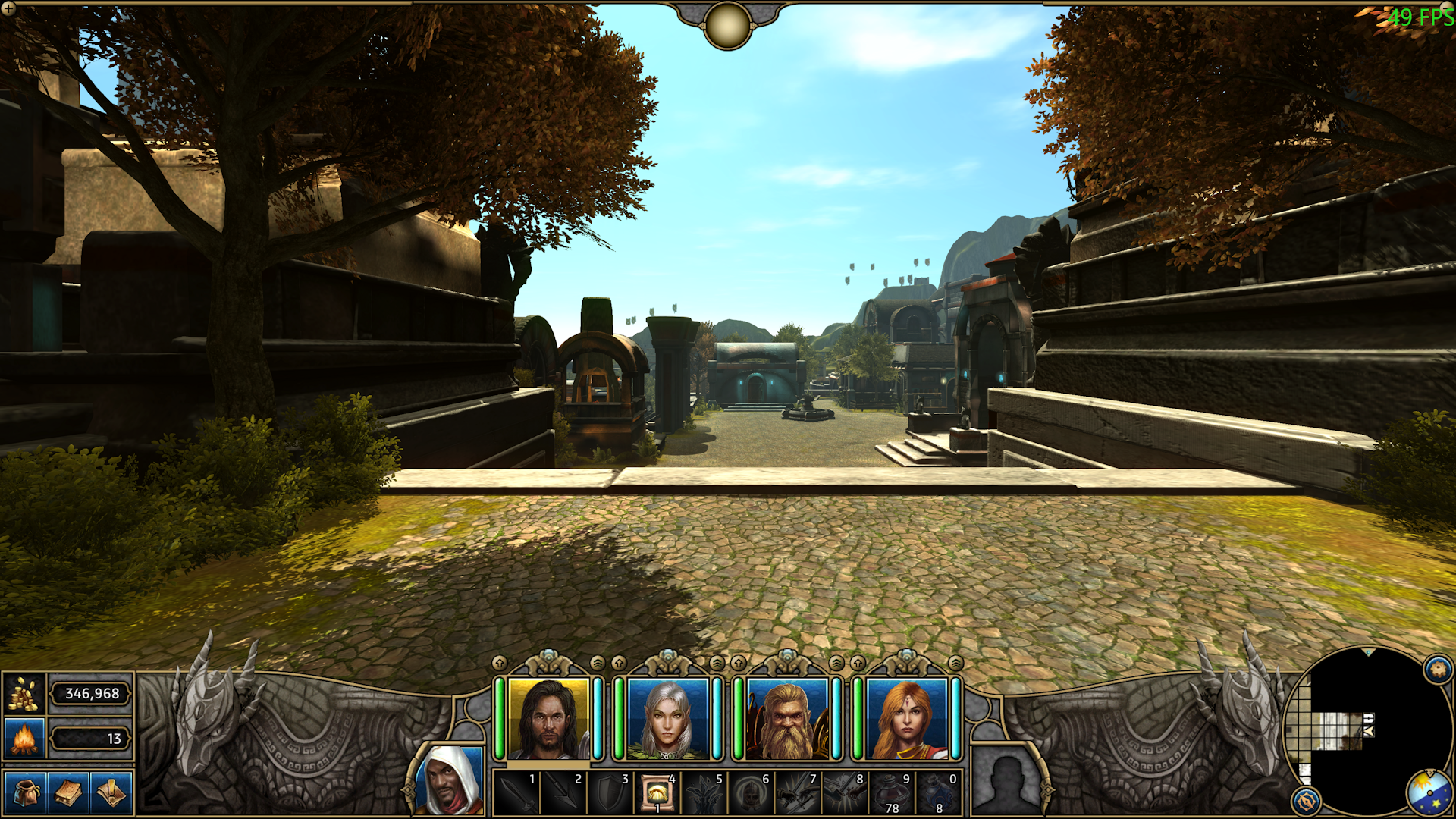Screen dimensions: 1456x819
Task: Select the dark-haired bearded hero portrait
Action: 548,719
